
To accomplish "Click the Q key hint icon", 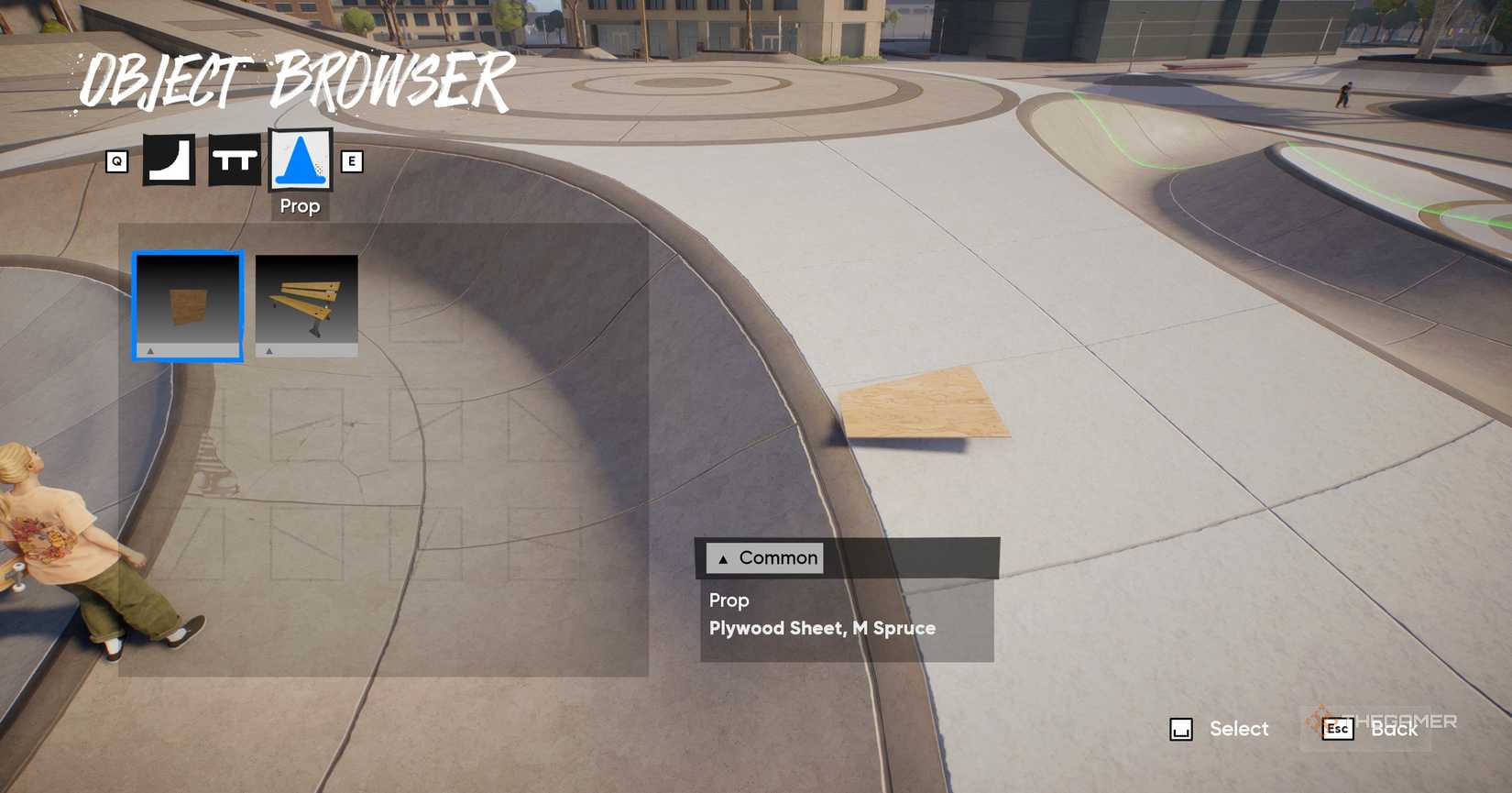I will [x=116, y=160].
